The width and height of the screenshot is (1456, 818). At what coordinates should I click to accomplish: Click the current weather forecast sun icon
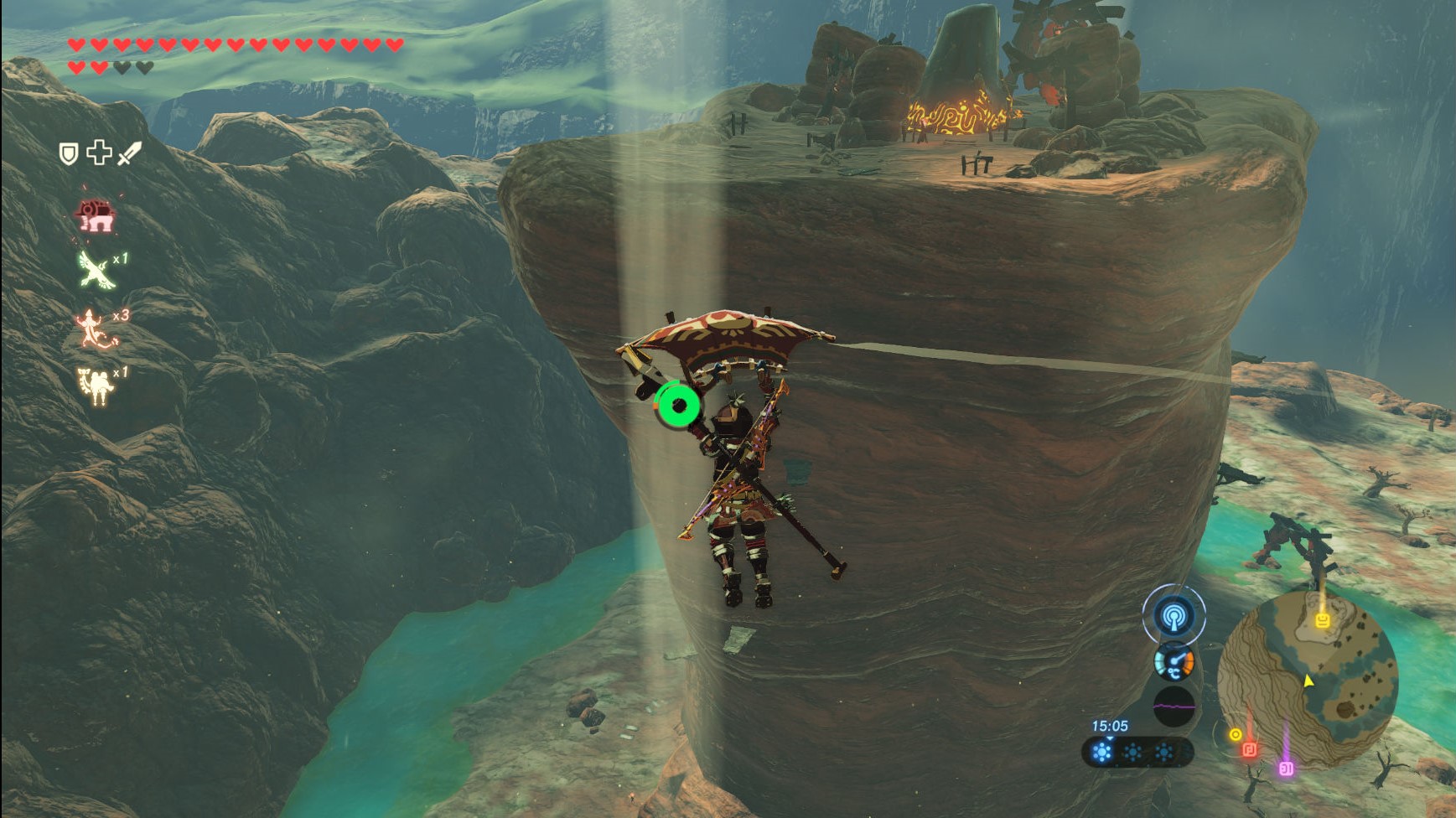1102,753
